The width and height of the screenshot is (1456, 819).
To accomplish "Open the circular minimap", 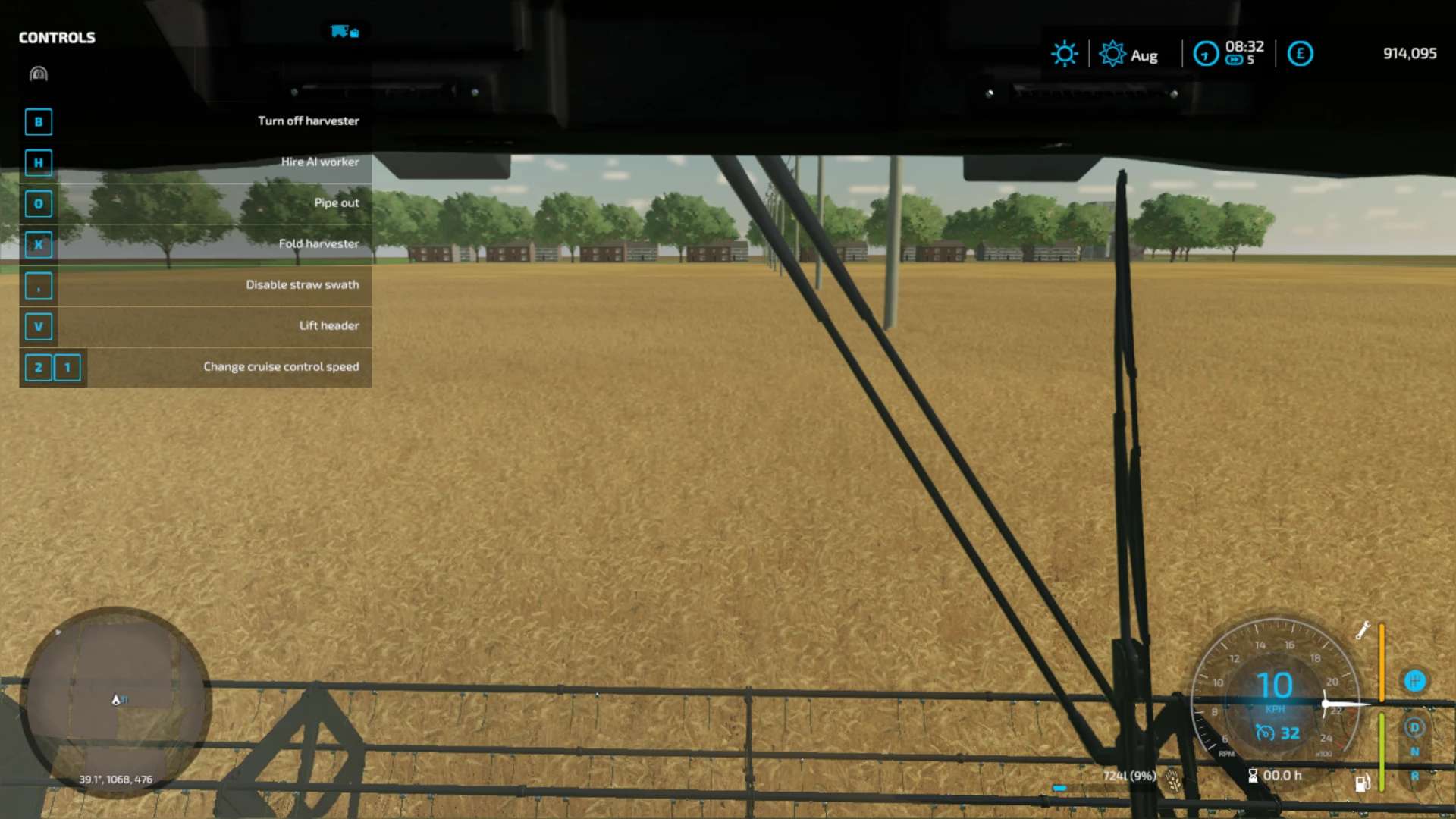I will pyautogui.click(x=115, y=701).
